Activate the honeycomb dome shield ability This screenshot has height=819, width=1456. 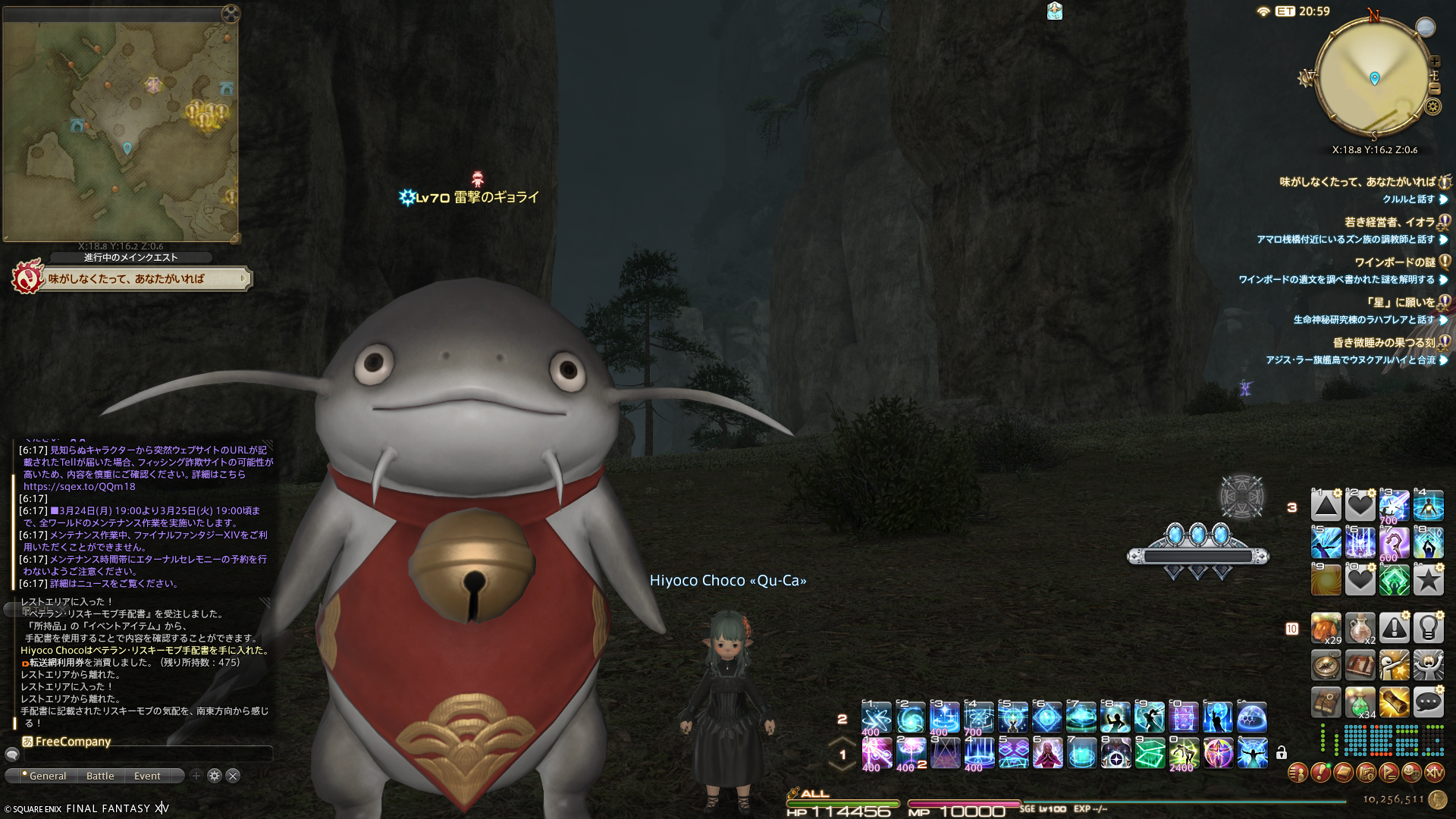pos(1252,717)
